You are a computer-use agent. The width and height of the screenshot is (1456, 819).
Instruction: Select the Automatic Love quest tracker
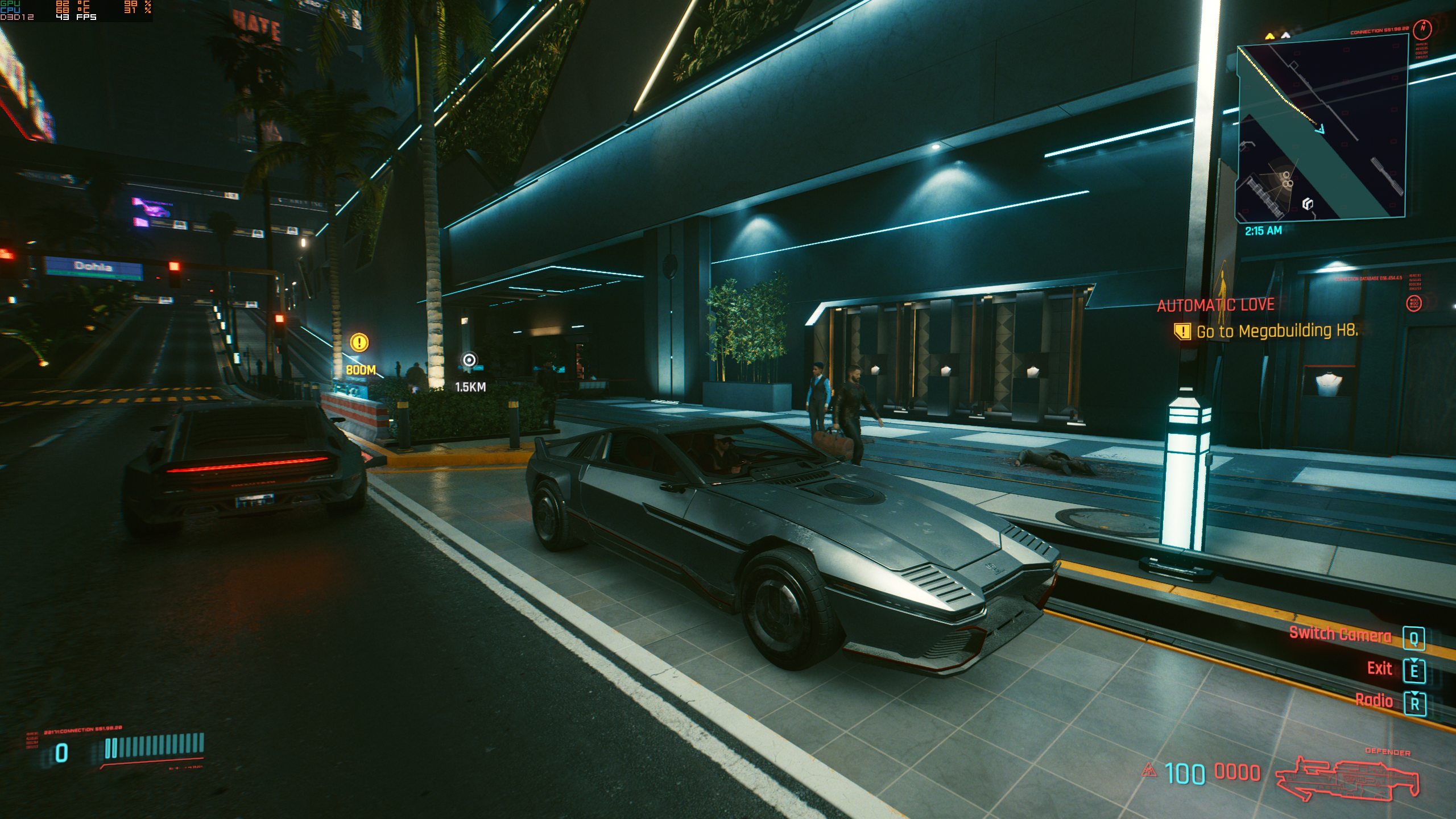1215,305
